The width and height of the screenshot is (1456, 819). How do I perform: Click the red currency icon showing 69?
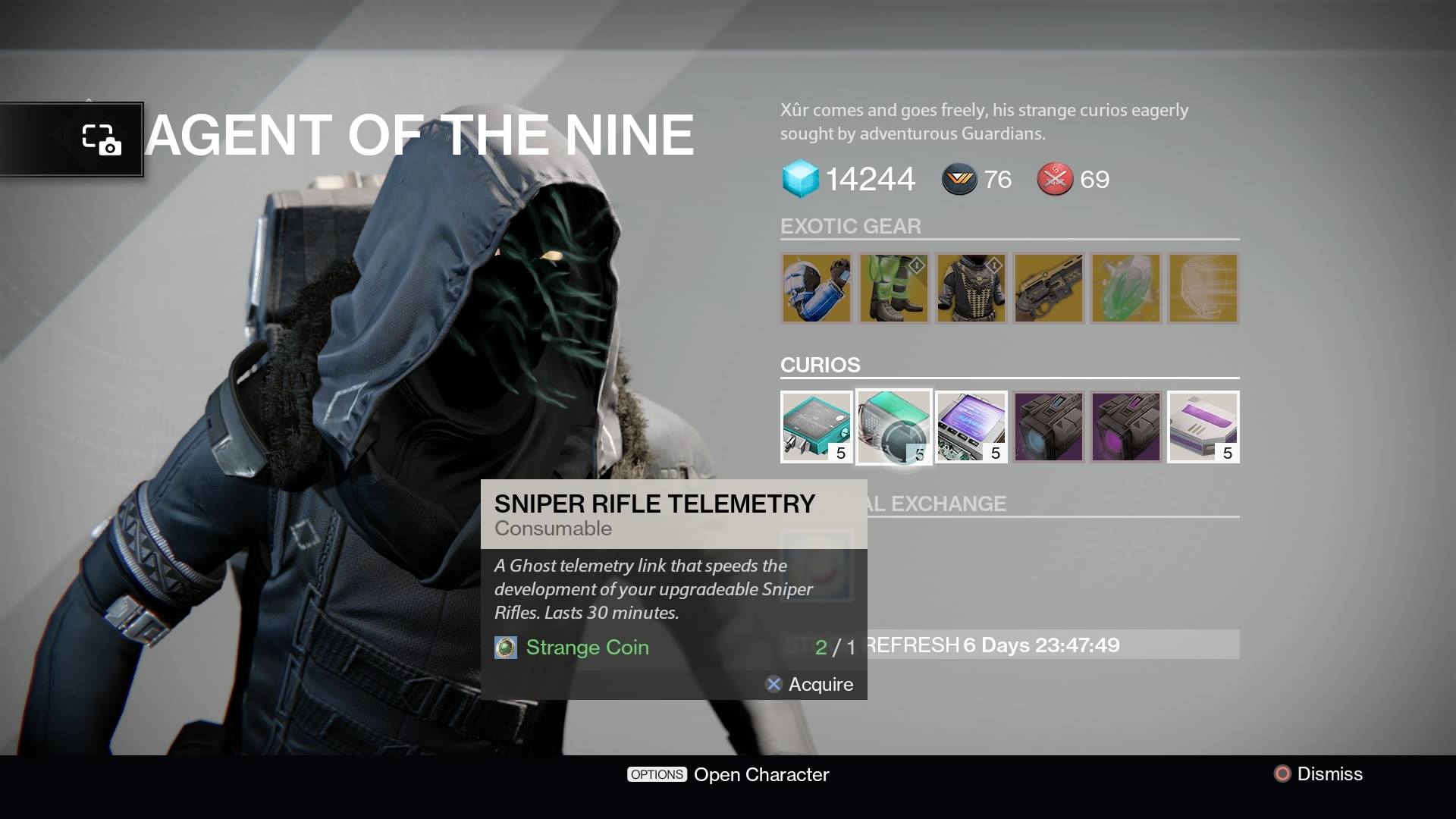pos(1056,179)
